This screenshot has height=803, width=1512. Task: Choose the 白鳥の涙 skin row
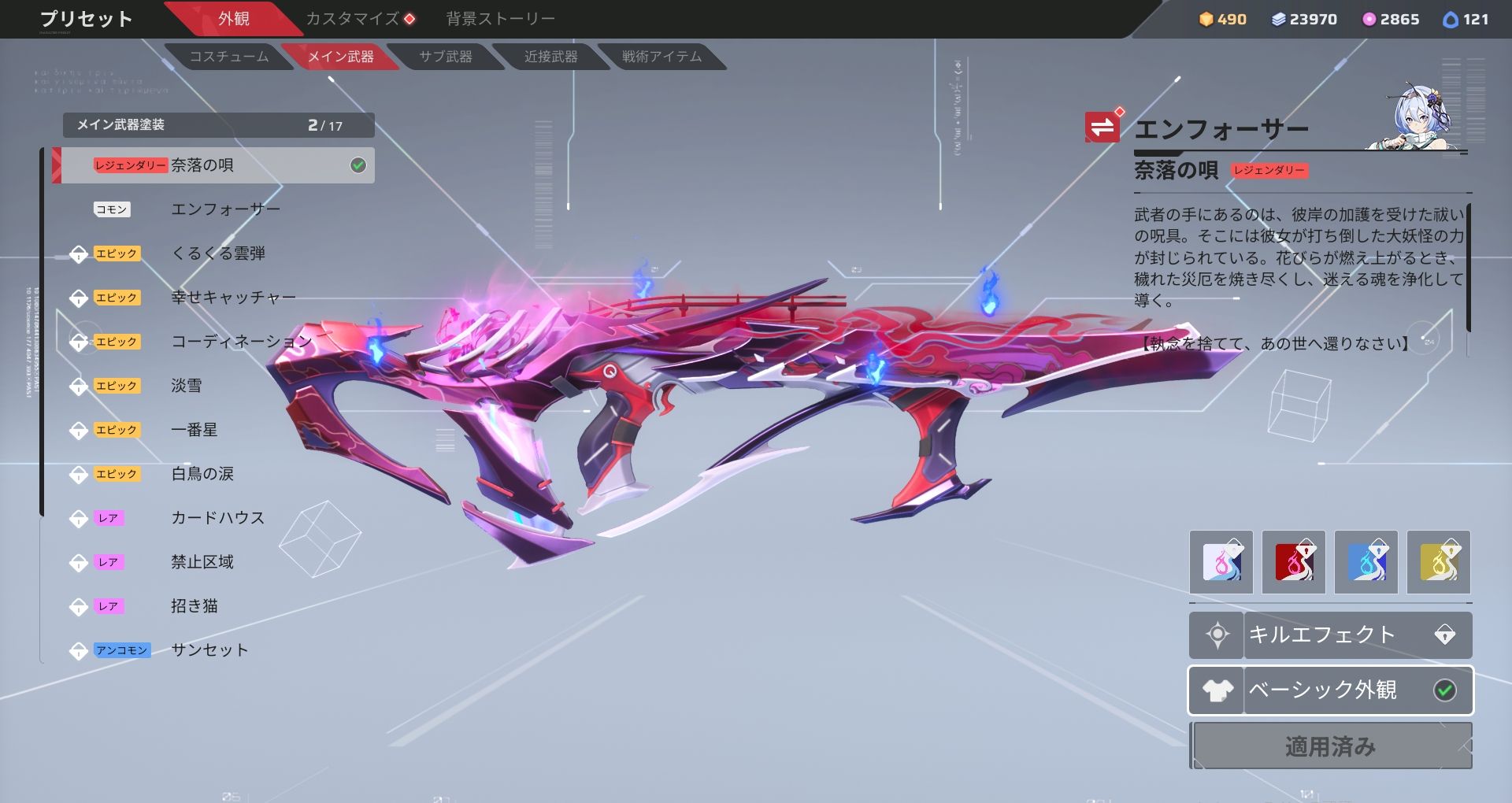[x=202, y=474]
